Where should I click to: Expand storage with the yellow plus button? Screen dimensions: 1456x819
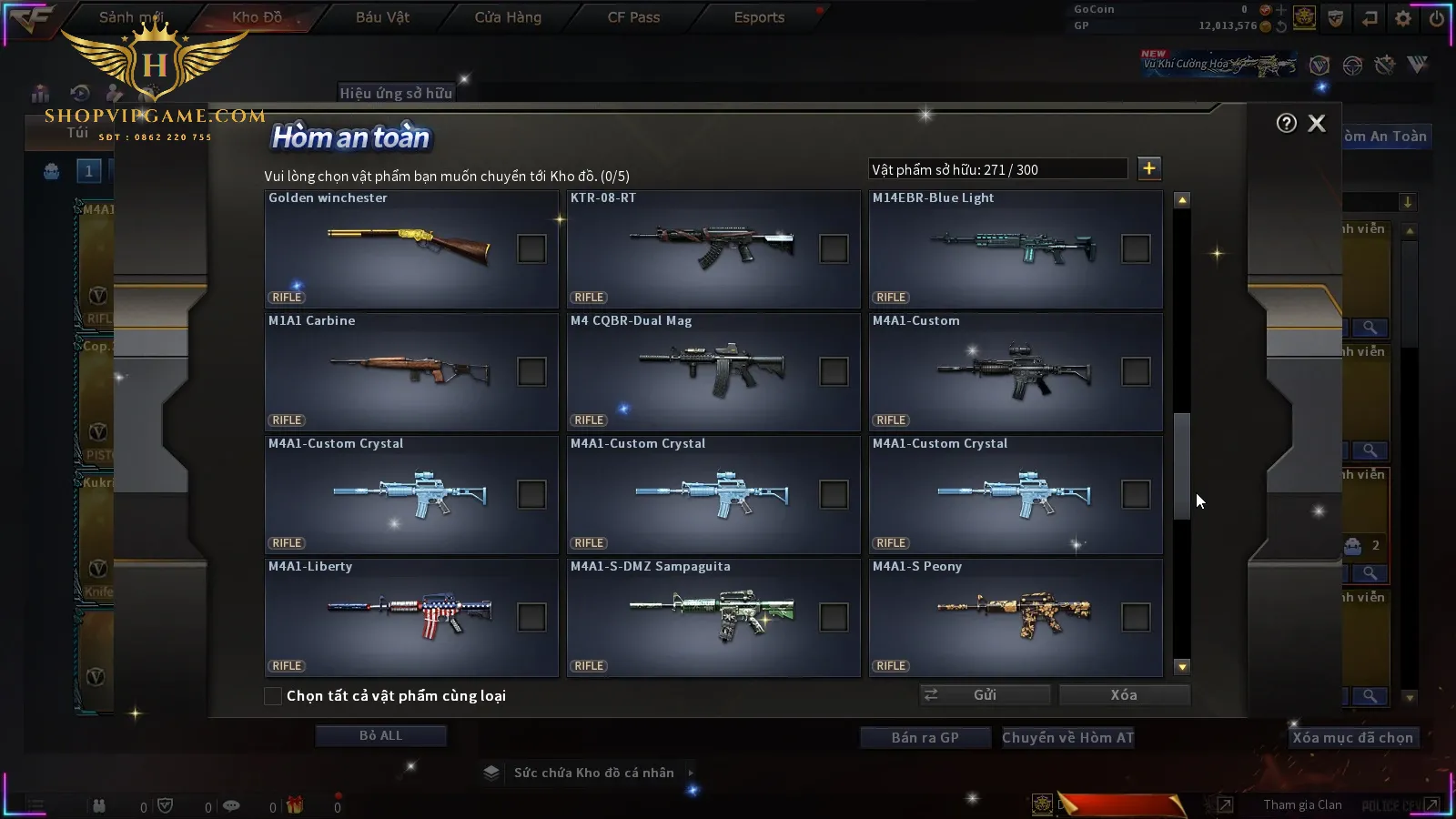(x=1149, y=168)
